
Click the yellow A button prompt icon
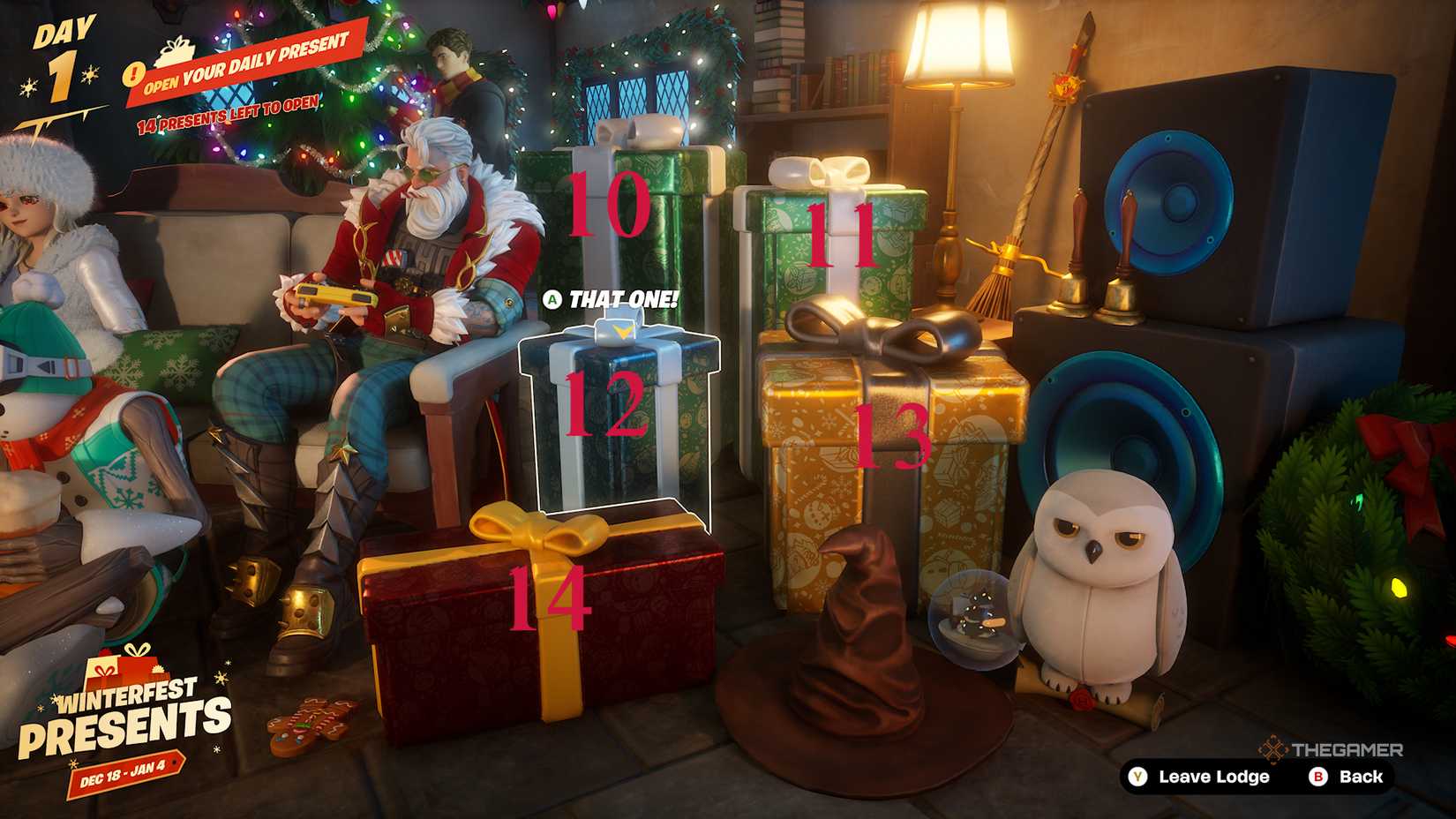coord(552,300)
